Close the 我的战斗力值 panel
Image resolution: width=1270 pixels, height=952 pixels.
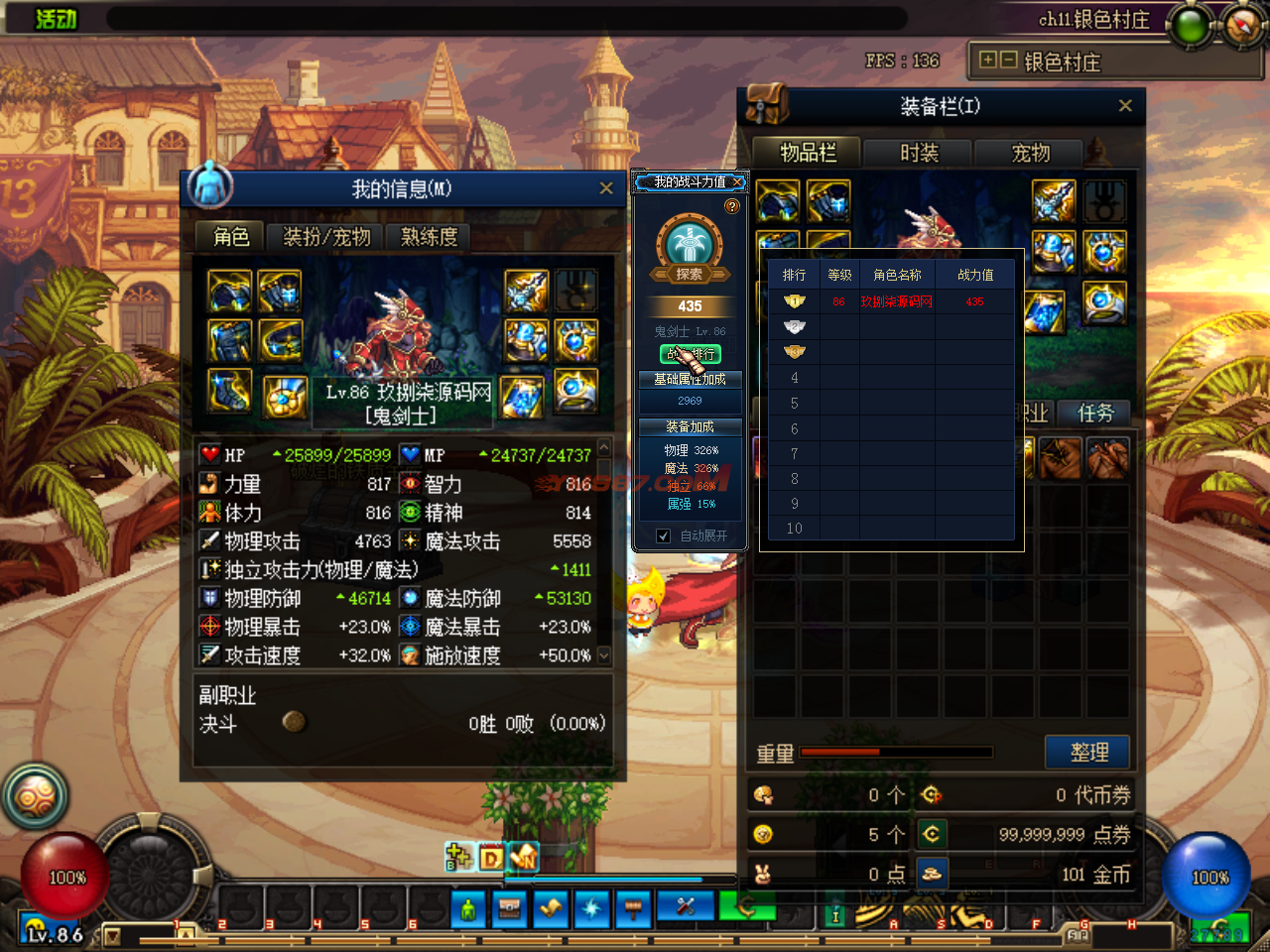tap(737, 182)
